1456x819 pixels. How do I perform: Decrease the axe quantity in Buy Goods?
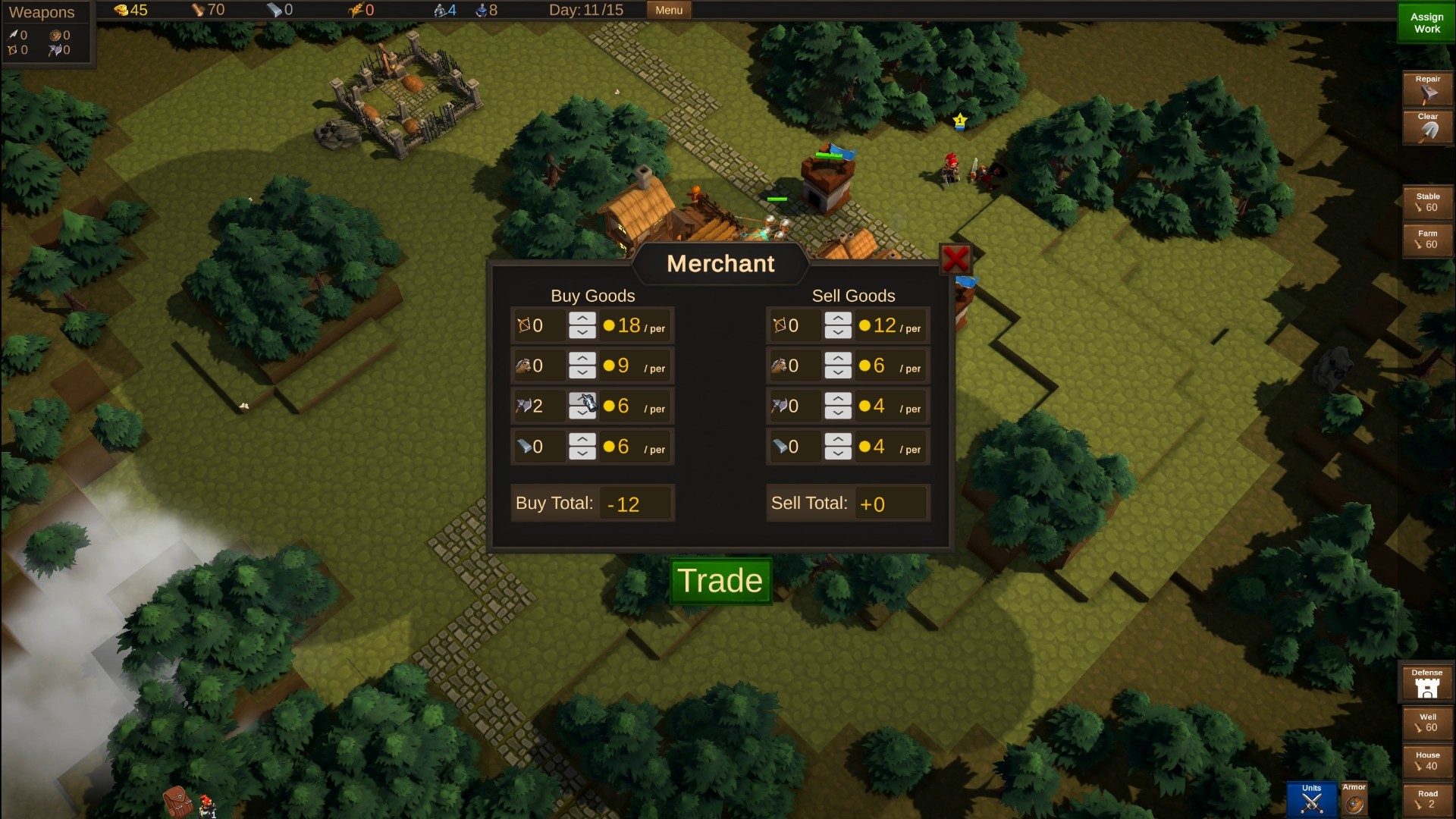[582, 413]
